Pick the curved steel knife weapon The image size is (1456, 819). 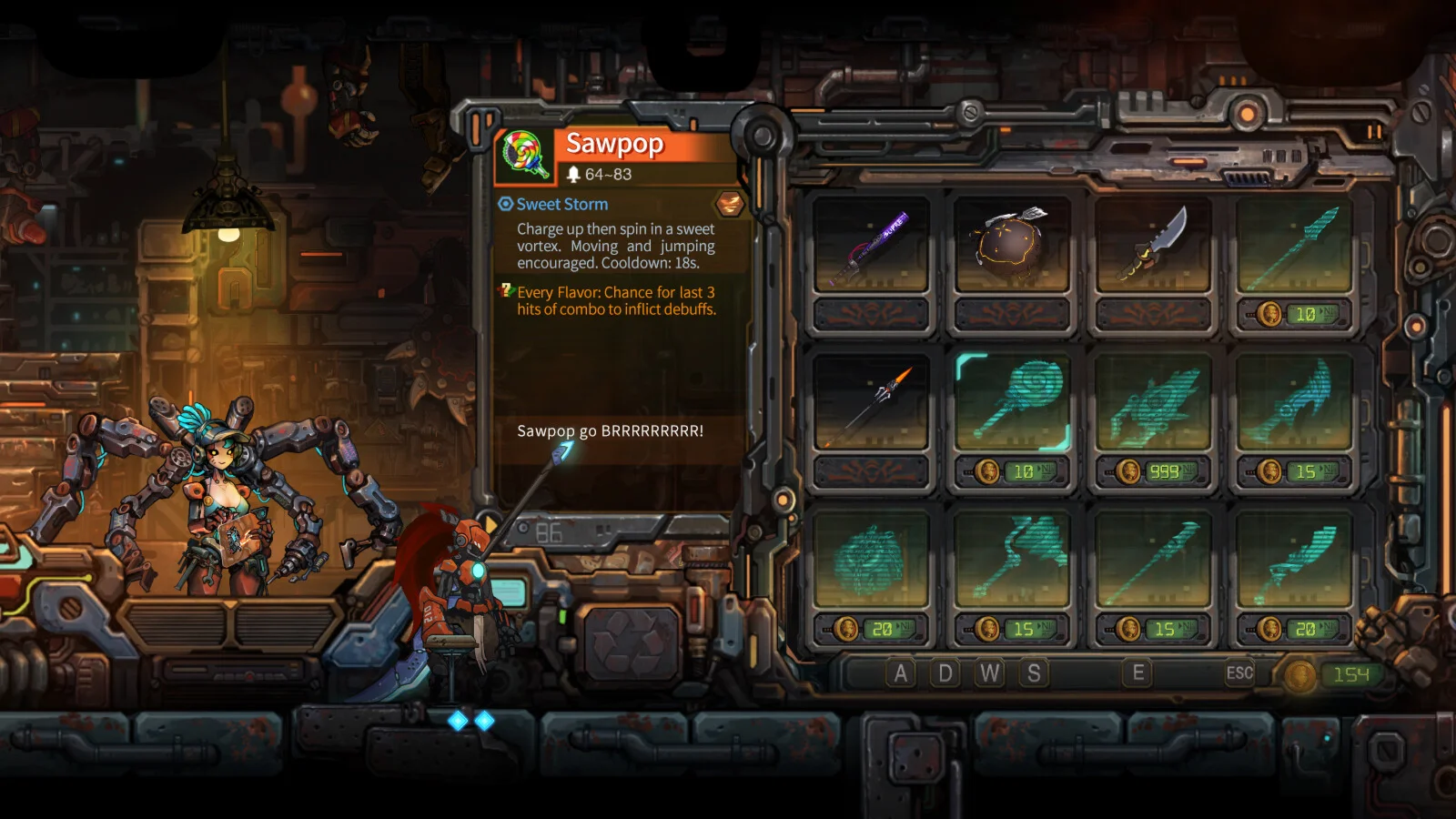tap(1153, 244)
